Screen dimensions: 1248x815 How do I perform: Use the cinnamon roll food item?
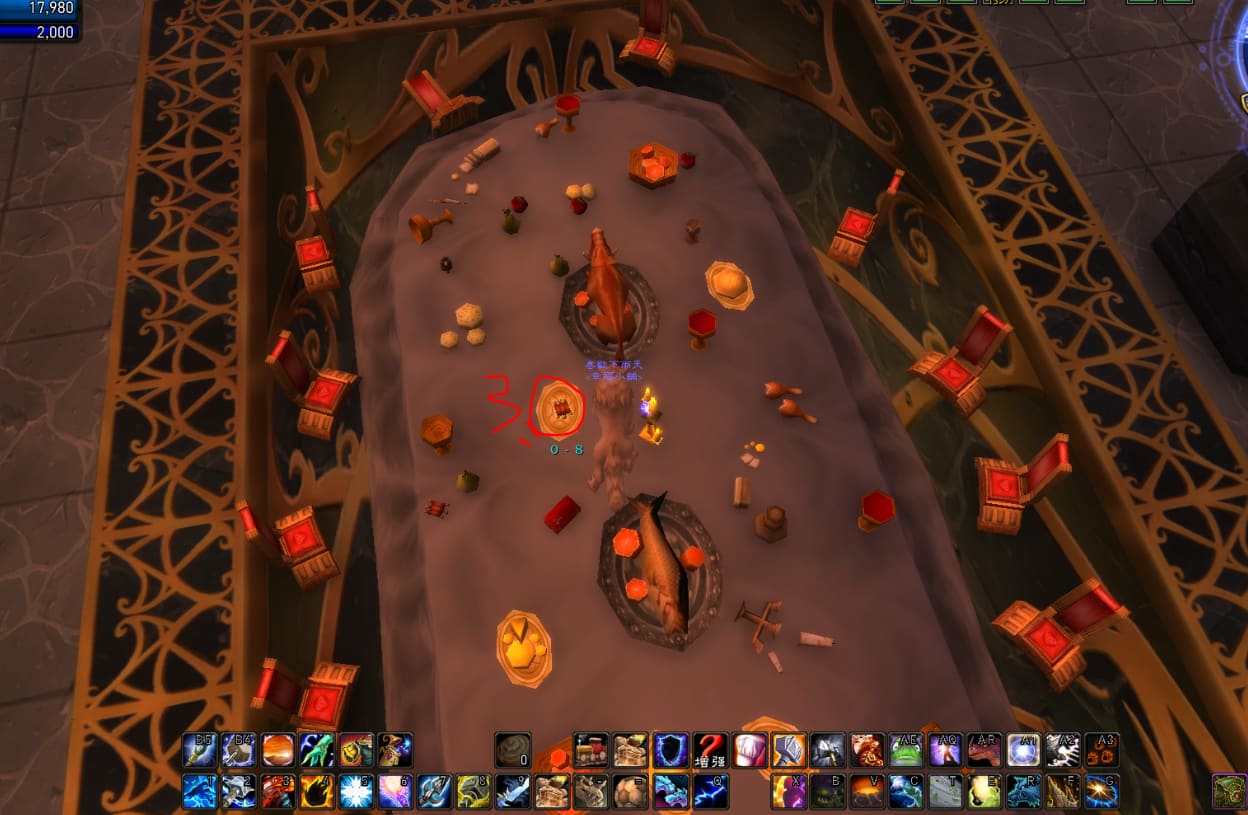pyautogui.click(x=513, y=750)
